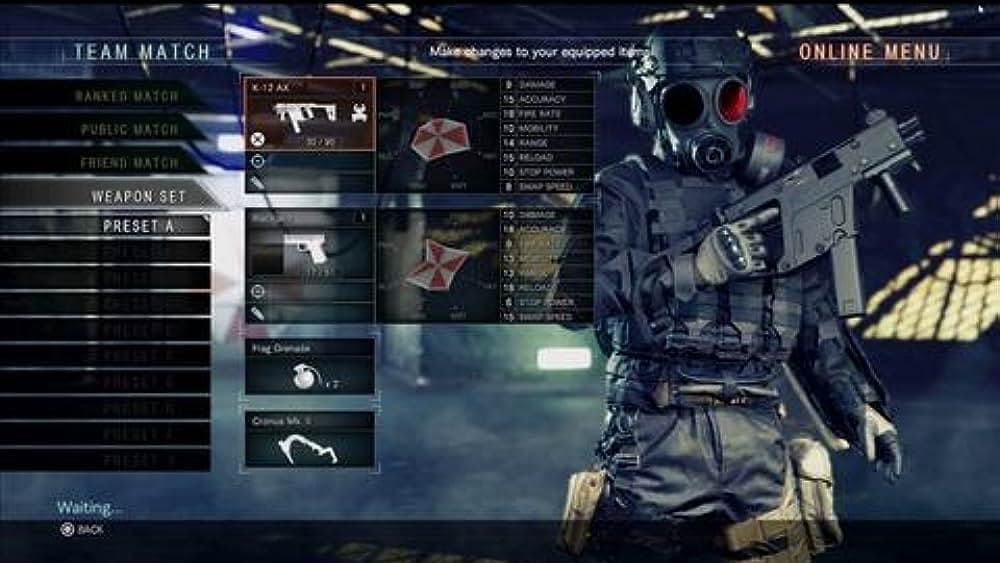Choose the handgun secondary weapon slot

309,246
